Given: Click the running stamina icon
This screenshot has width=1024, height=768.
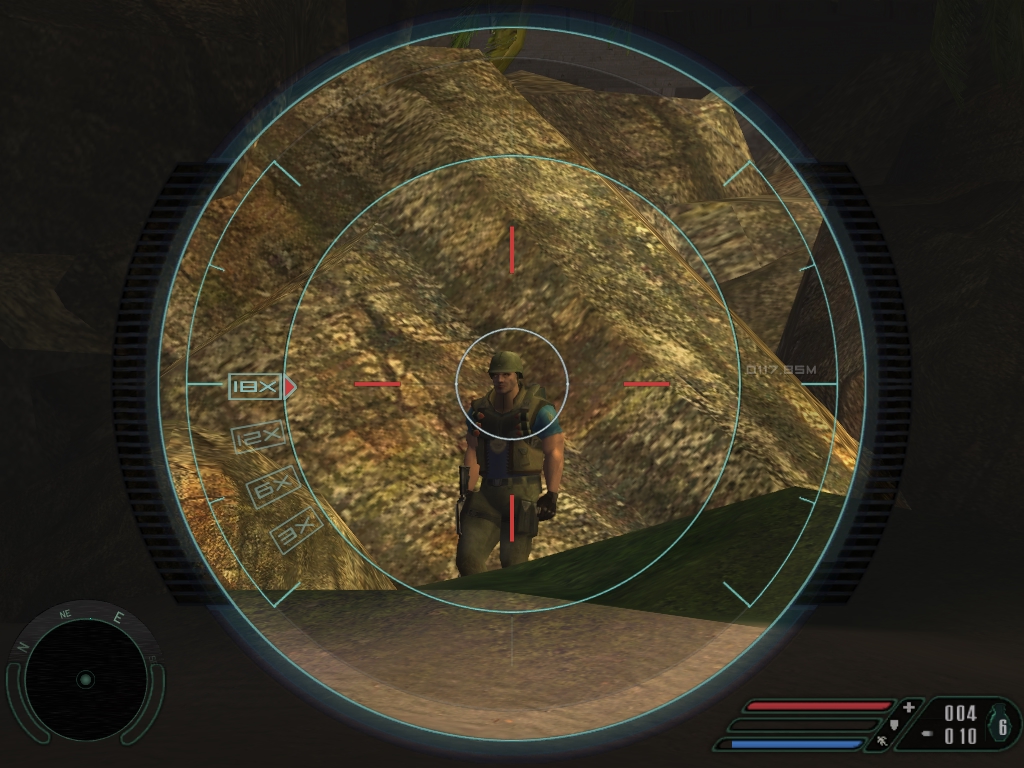Looking at the screenshot, I should click(882, 742).
